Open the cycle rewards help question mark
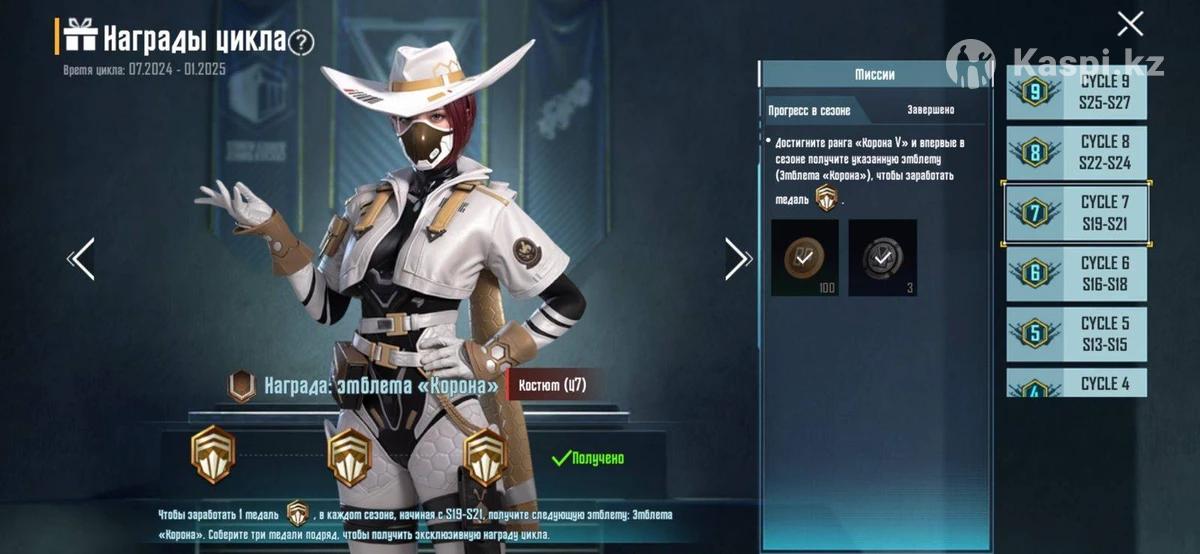 click(x=301, y=42)
